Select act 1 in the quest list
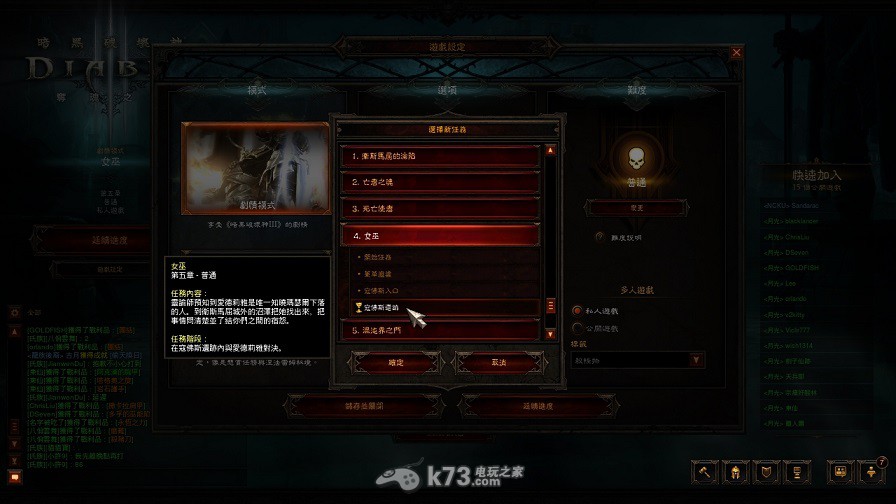 [441, 156]
